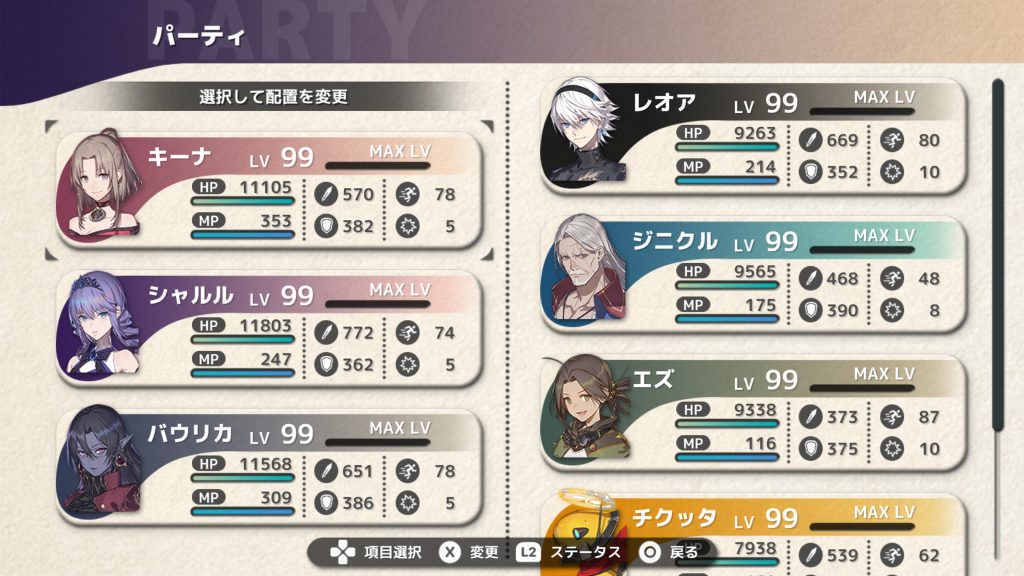1024x576 pixels.
Task: Click the party list scrollbar
Action: click(997, 255)
